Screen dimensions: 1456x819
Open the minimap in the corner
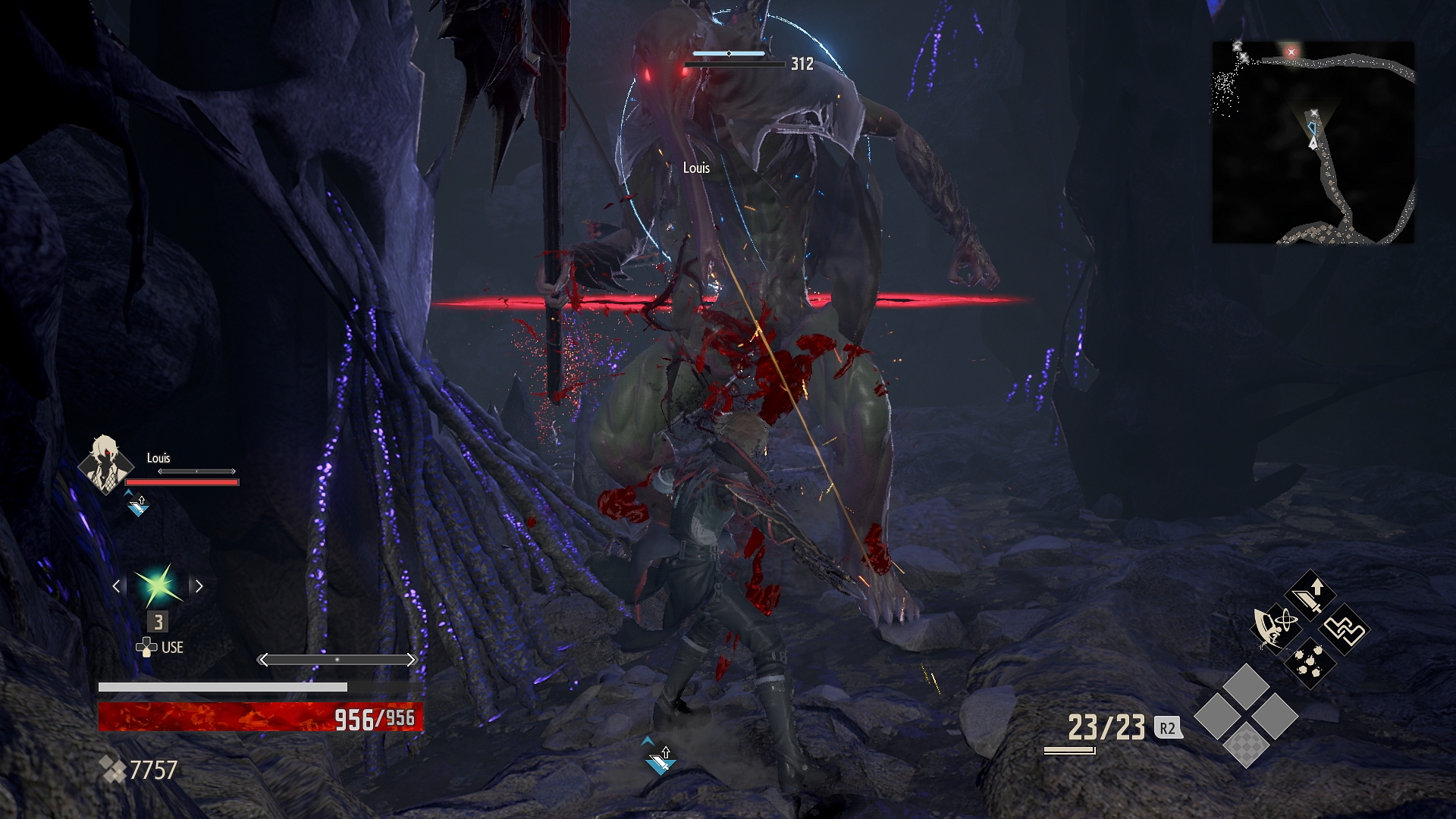pyautogui.click(x=1313, y=143)
